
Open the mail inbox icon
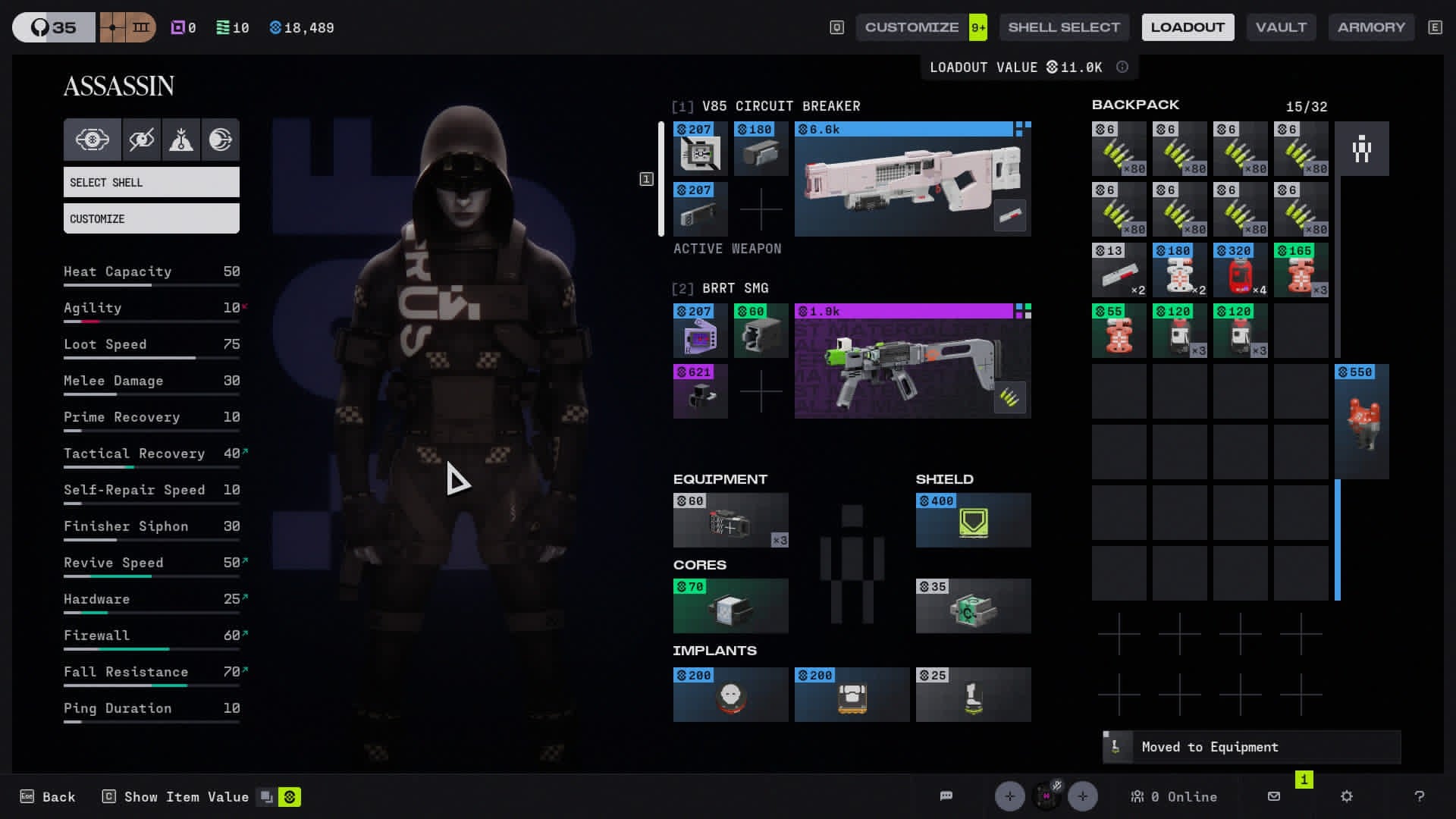1274,796
